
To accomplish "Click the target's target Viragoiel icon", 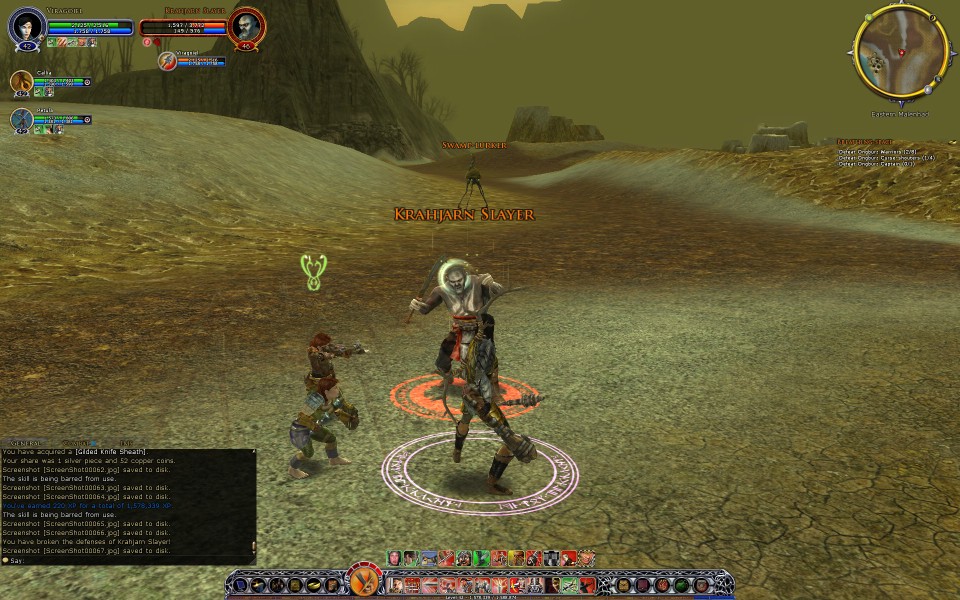I will [x=168, y=62].
